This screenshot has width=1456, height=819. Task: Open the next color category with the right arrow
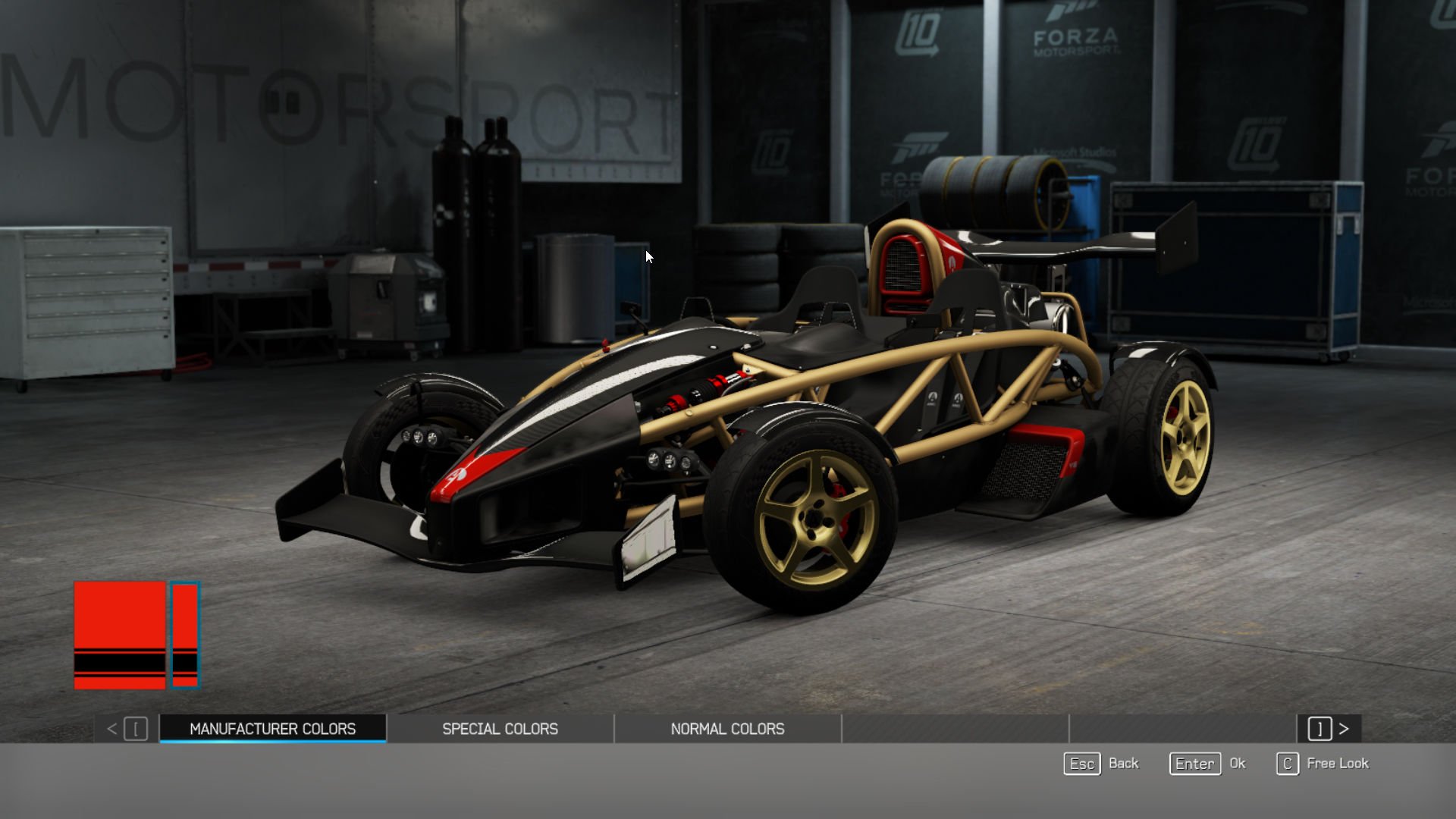(x=1345, y=729)
